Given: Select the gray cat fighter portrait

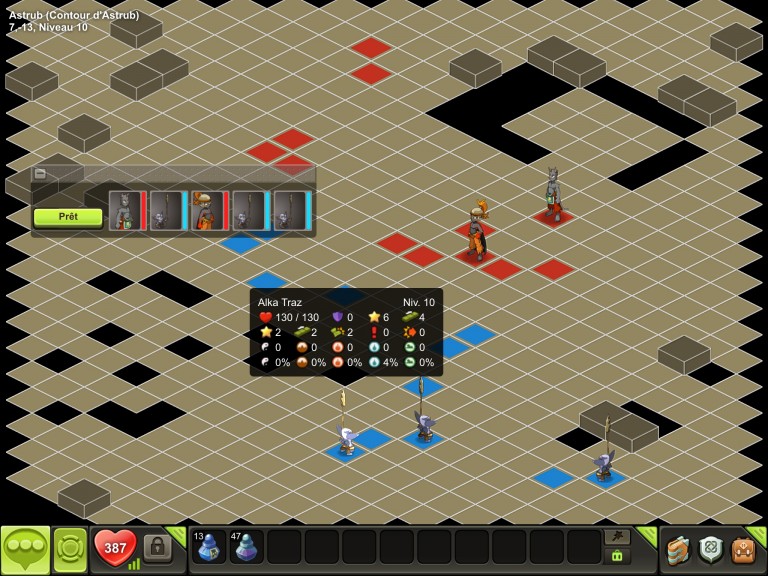Looking at the screenshot, I should pos(124,211).
